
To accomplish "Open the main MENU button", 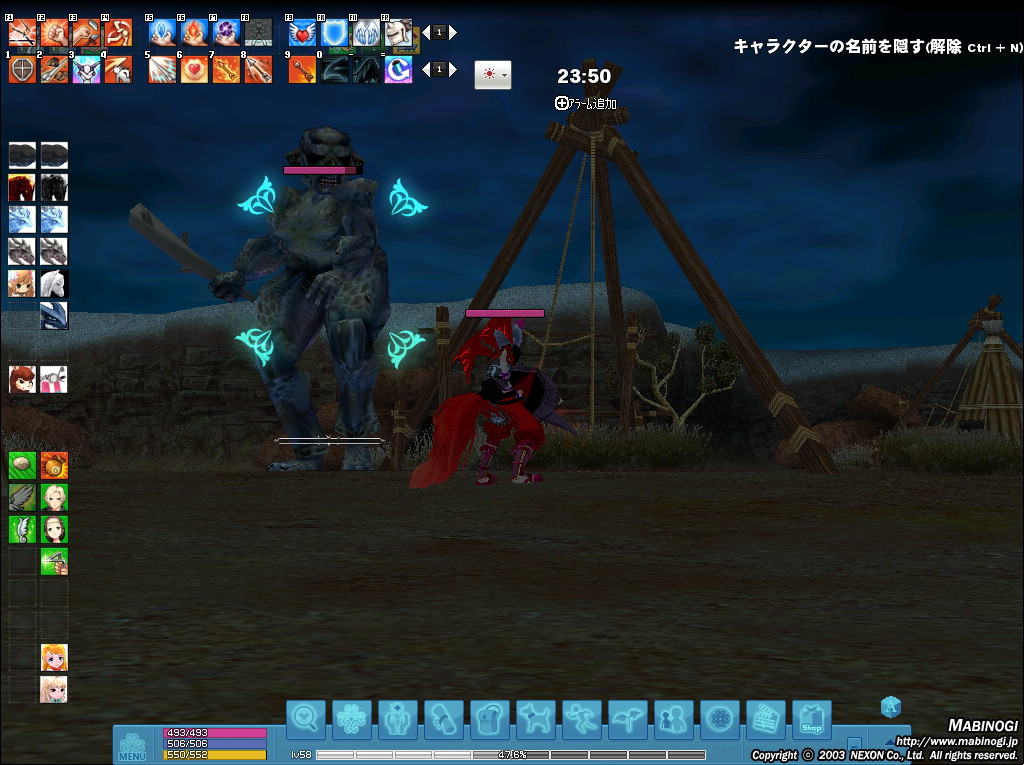I will click(x=132, y=747).
